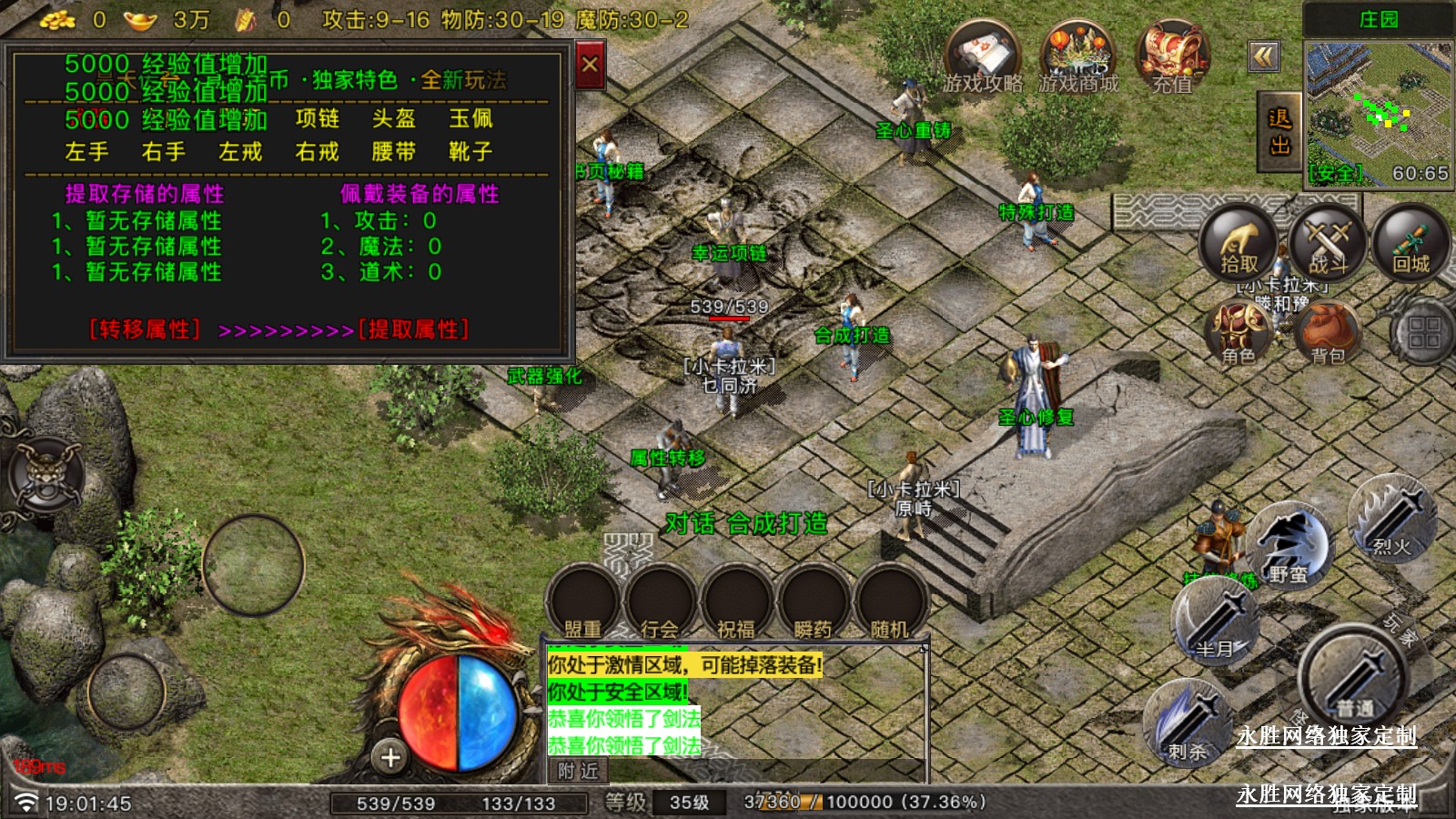Open the 充值 recharge treasure chest
The height and width of the screenshot is (819, 1456).
(x=1172, y=57)
